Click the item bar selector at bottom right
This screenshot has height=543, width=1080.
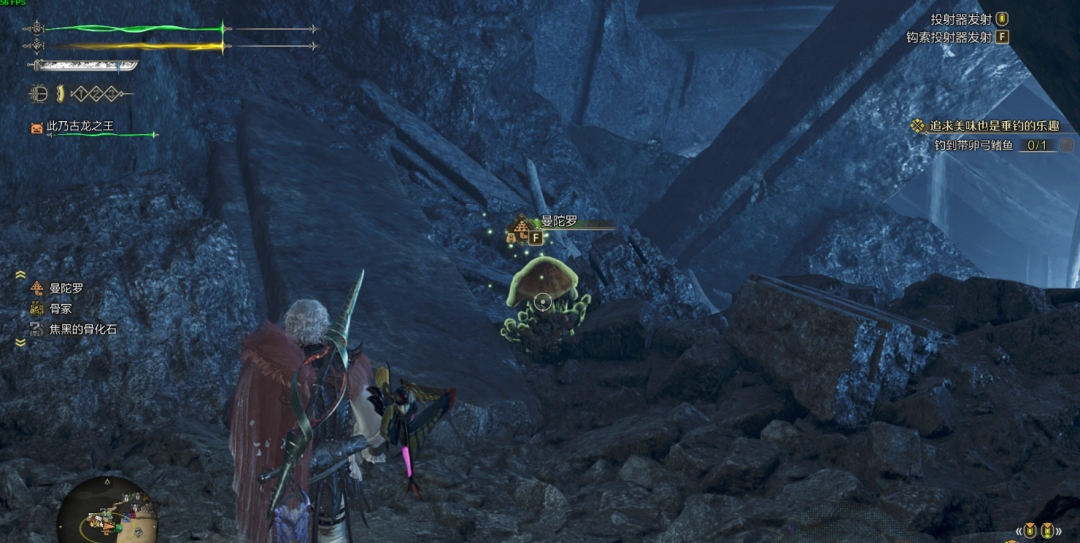point(1037,530)
